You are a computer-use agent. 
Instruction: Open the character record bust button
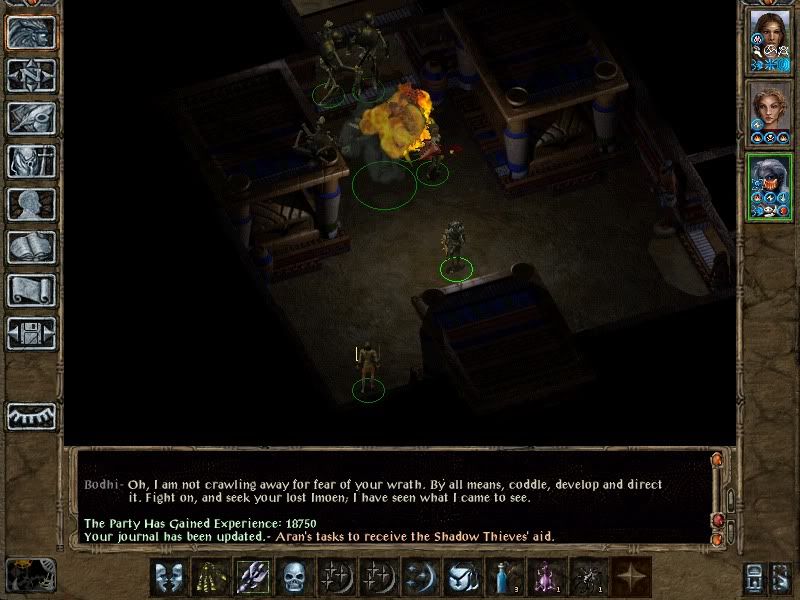coord(31,204)
